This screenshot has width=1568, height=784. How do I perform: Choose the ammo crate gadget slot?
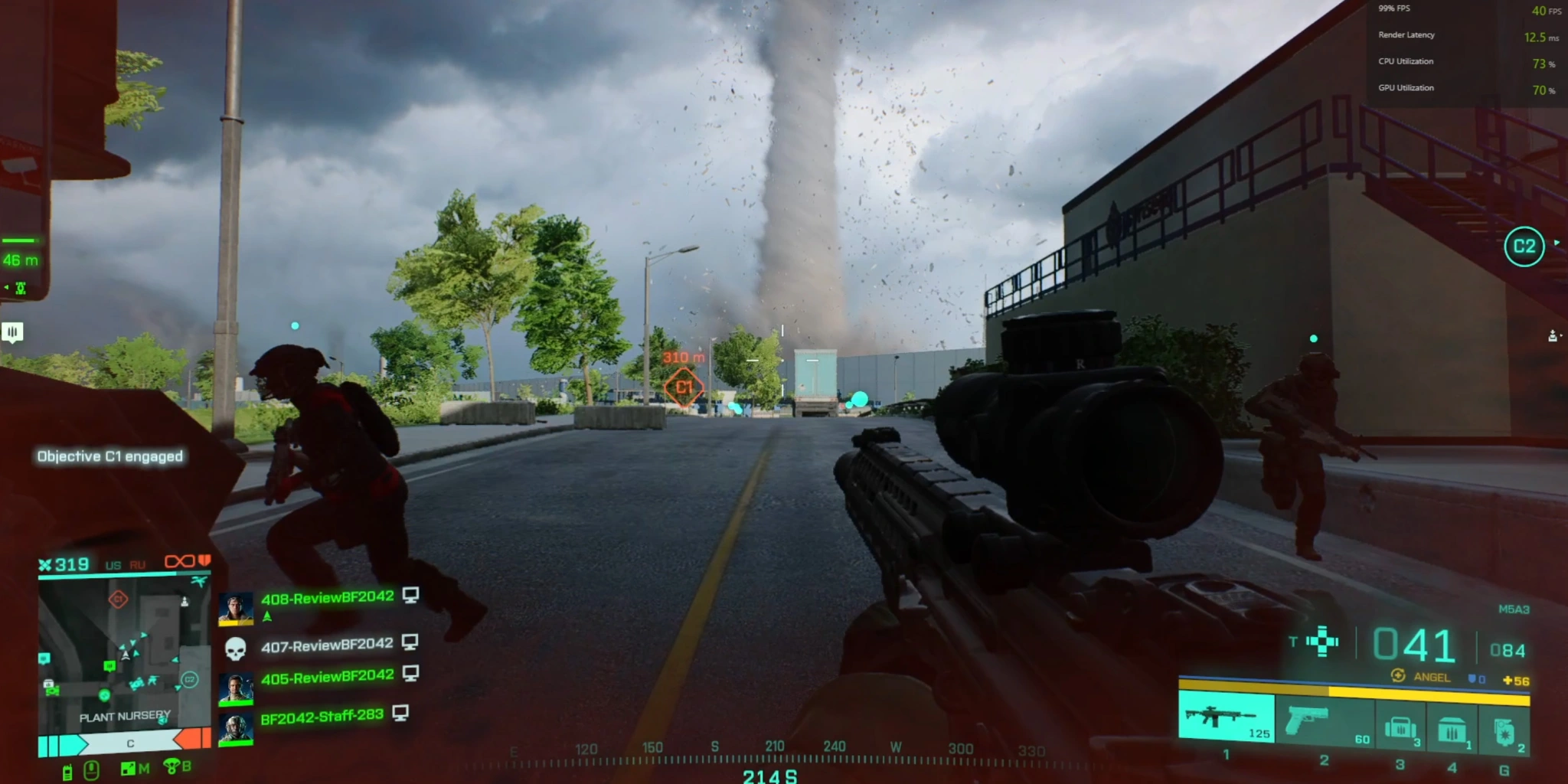click(1452, 730)
